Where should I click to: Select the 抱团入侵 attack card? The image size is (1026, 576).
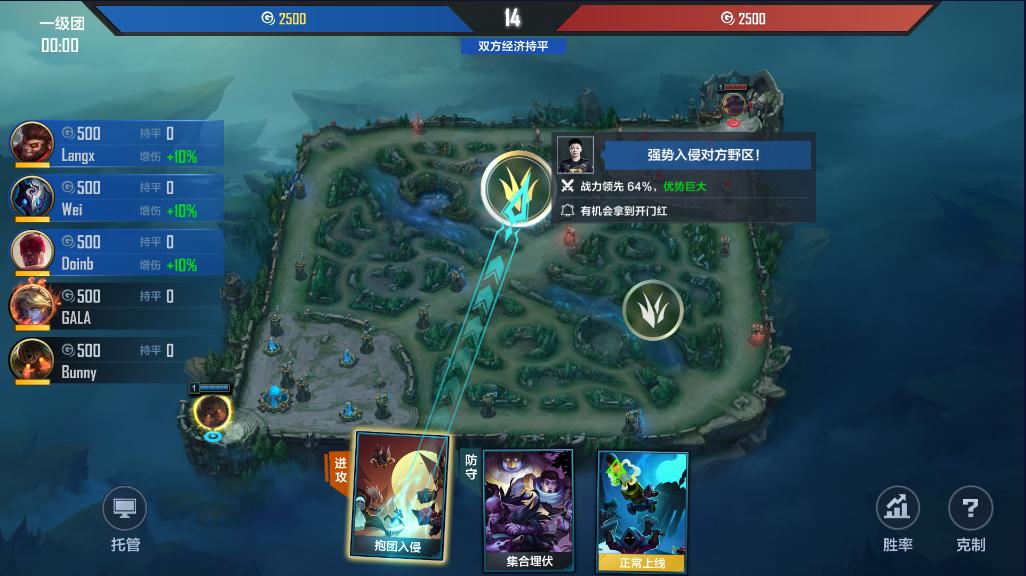click(x=399, y=497)
